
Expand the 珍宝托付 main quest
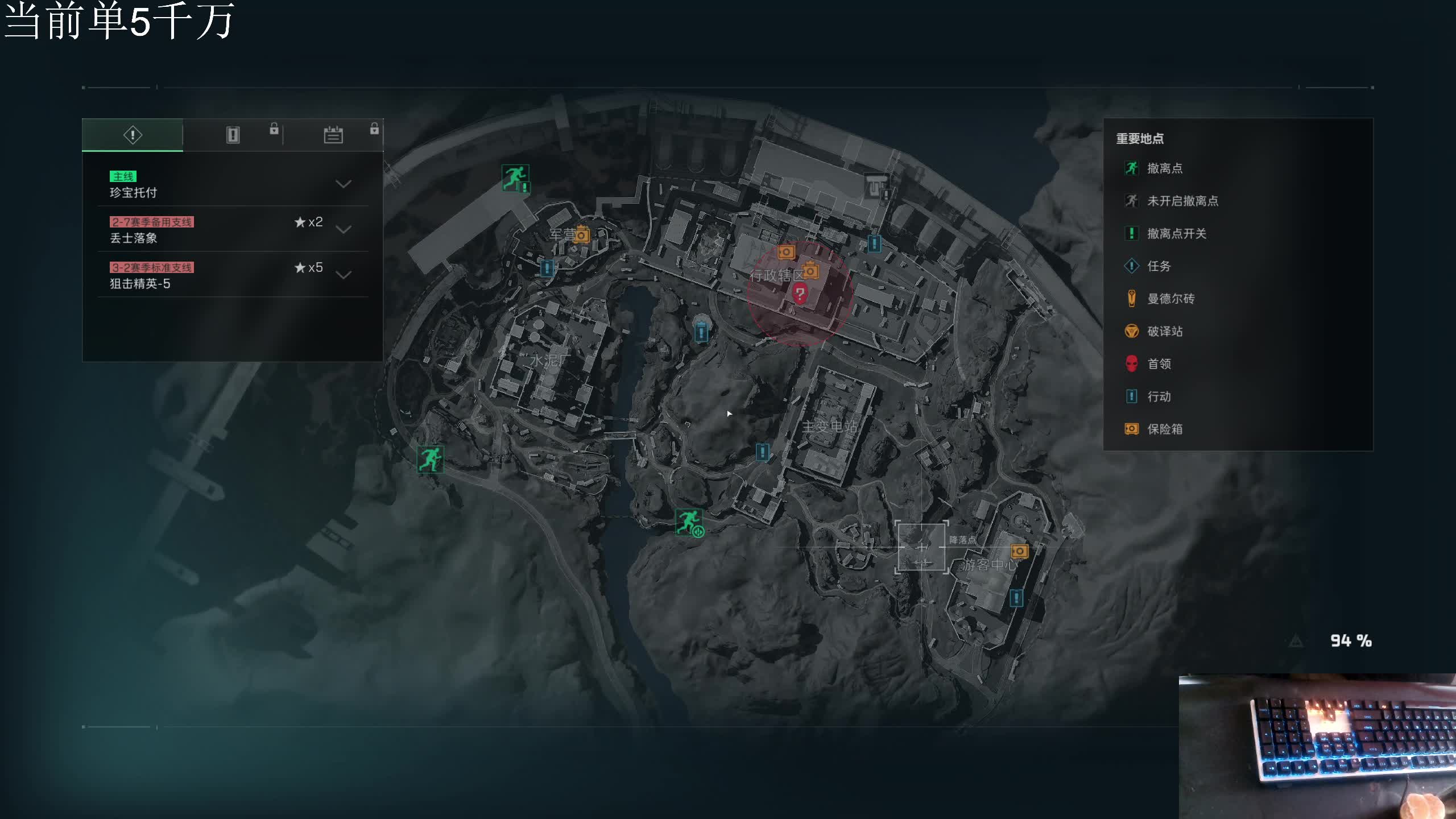click(x=343, y=184)
